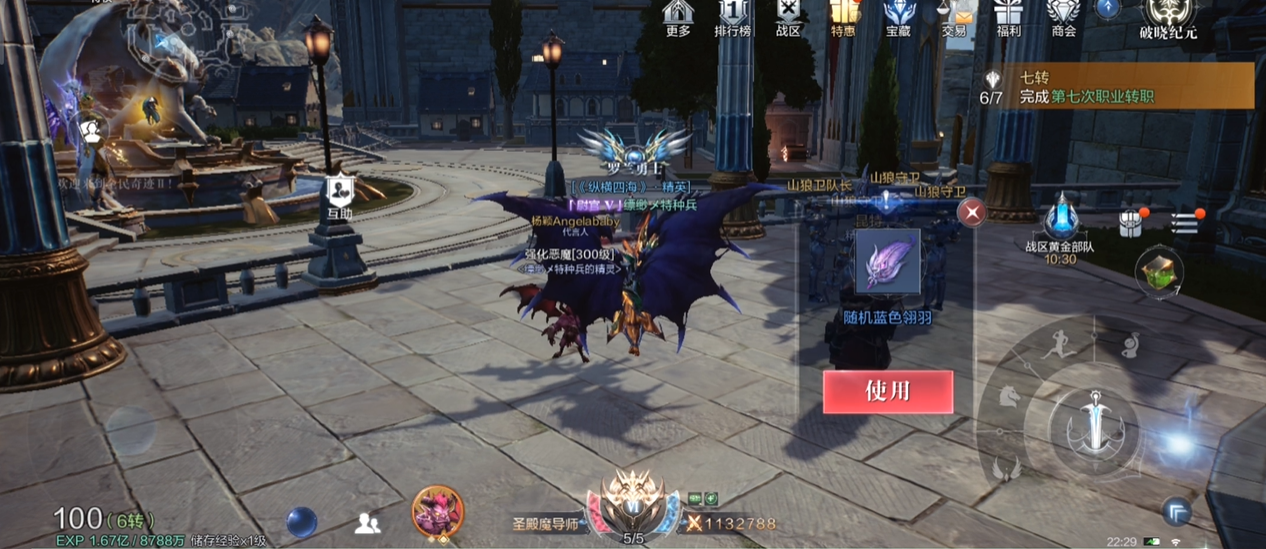Close the item use popup
This screenshot has height=549, width=1266.
click(971, 213)
